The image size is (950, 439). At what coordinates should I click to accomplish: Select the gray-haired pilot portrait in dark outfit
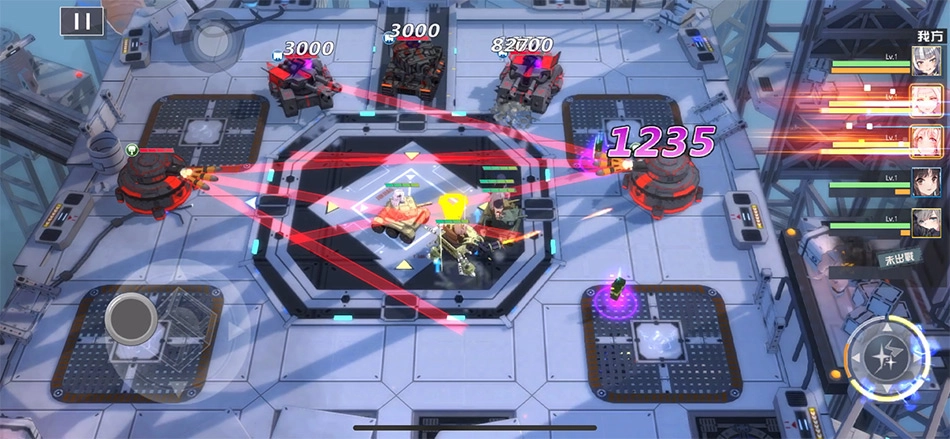coord(924,223)
